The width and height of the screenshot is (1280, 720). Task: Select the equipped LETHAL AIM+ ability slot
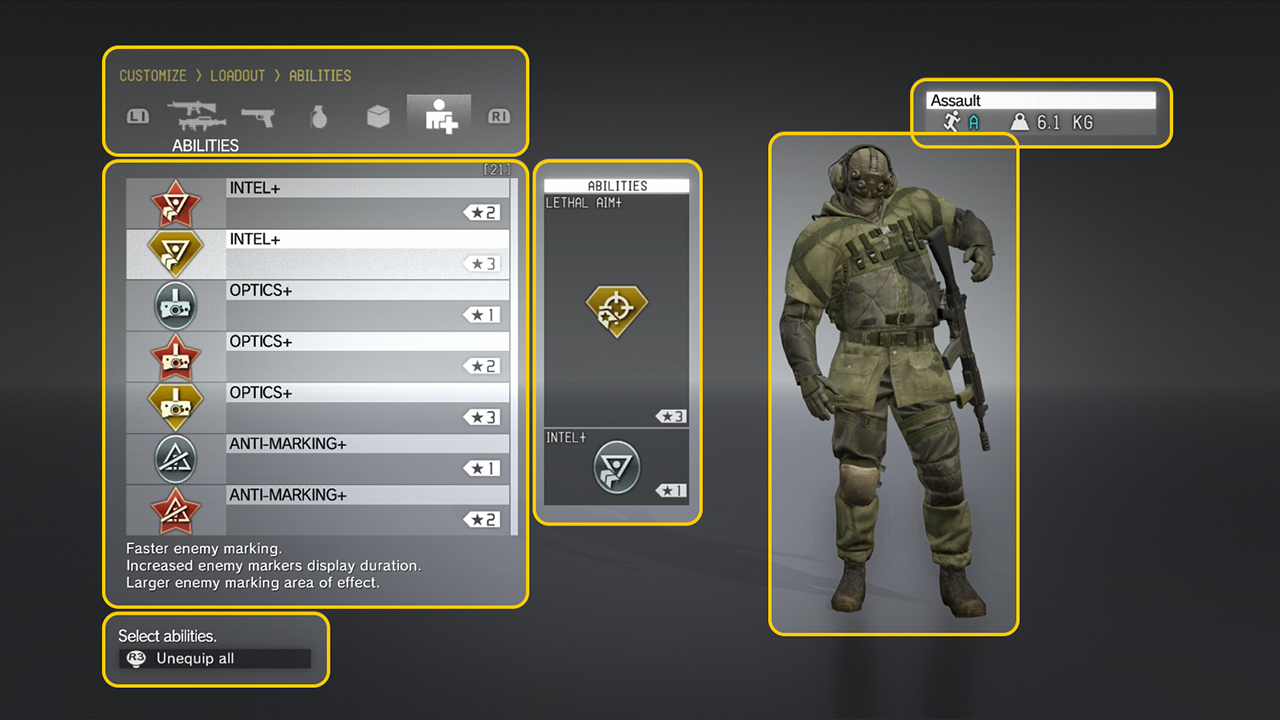point(617,309)
